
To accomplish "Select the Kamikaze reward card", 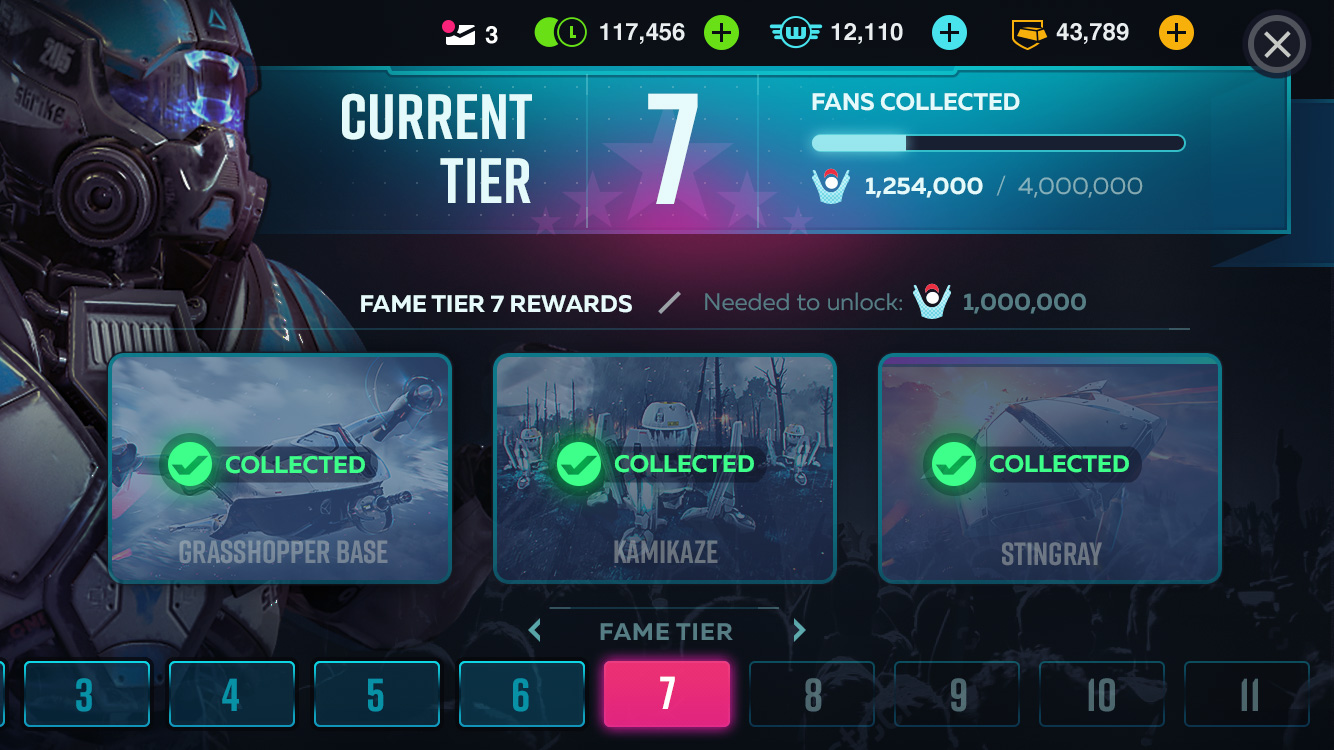I will click(665, 468).
